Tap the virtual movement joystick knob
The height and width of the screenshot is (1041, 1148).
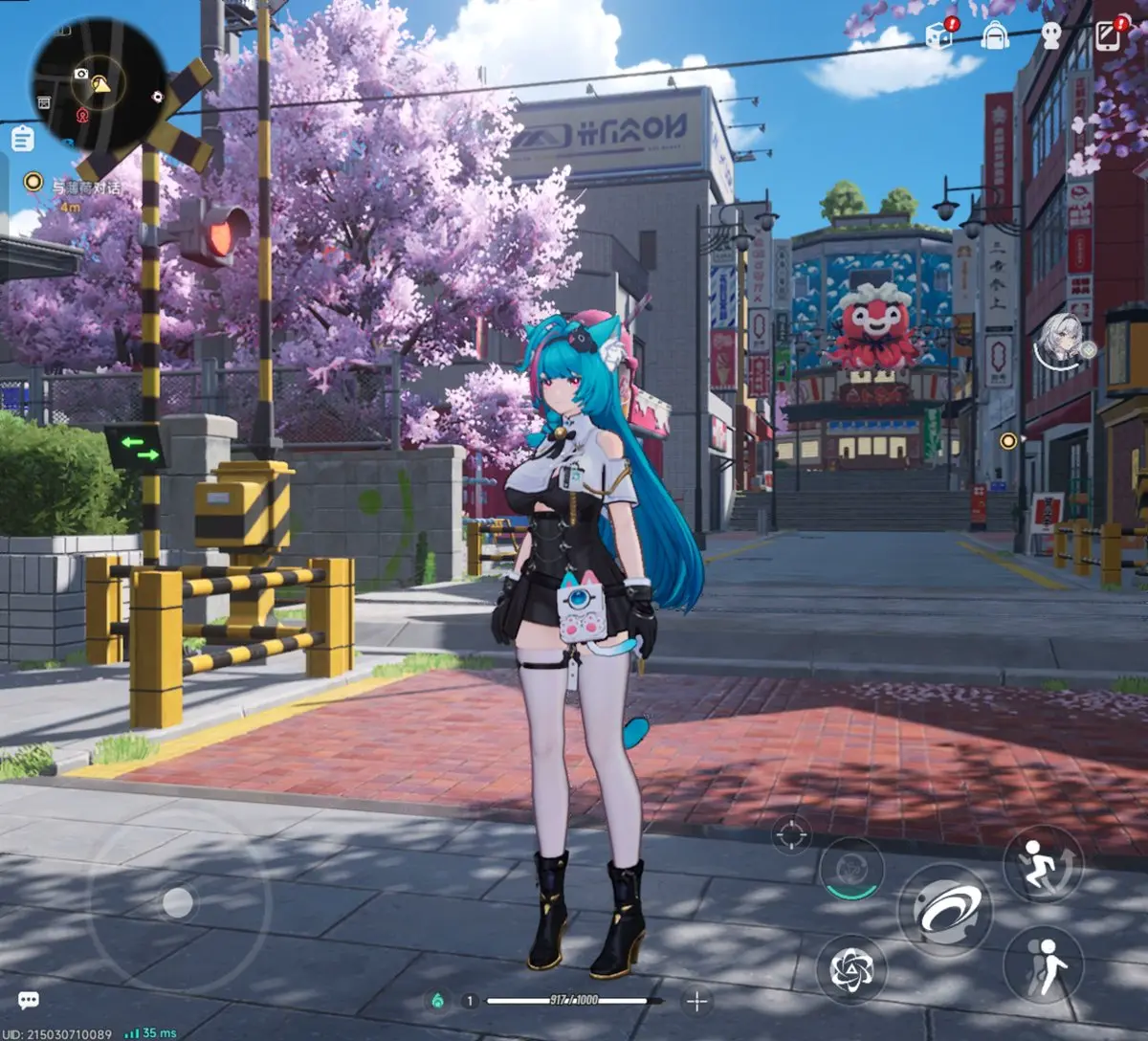[178, 902]
